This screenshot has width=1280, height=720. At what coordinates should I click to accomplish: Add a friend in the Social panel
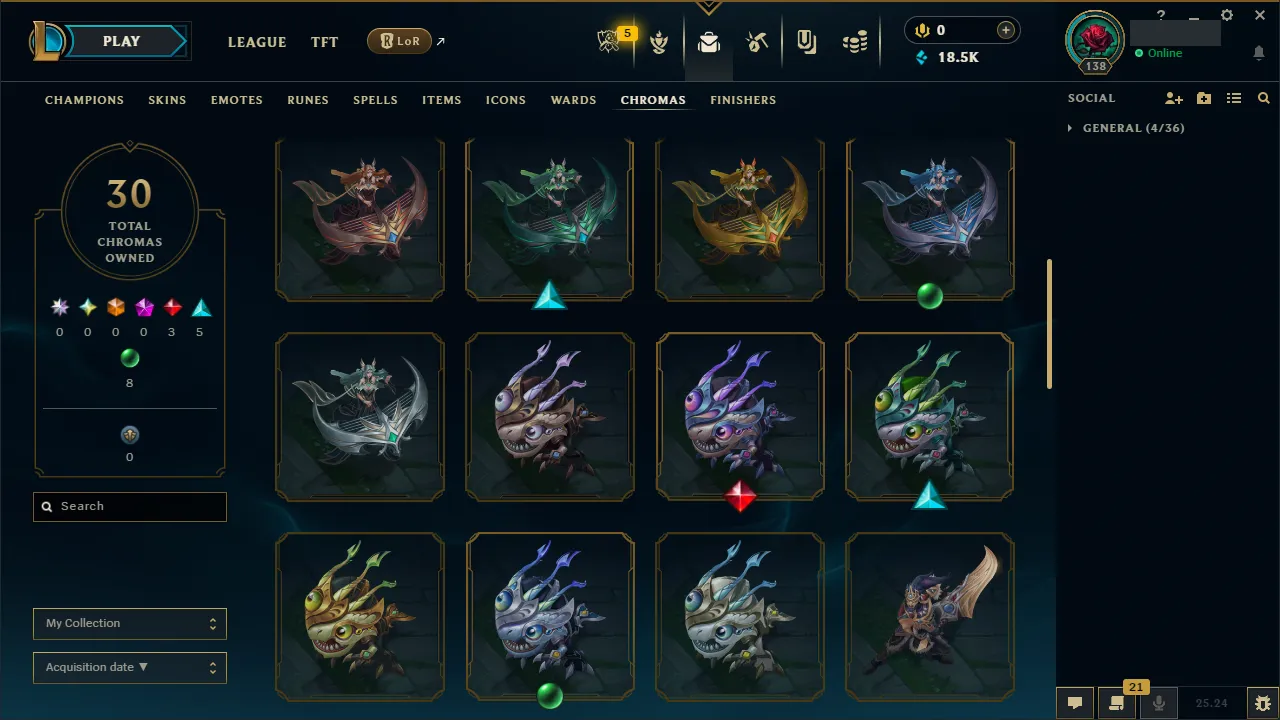click(1173, 97)
